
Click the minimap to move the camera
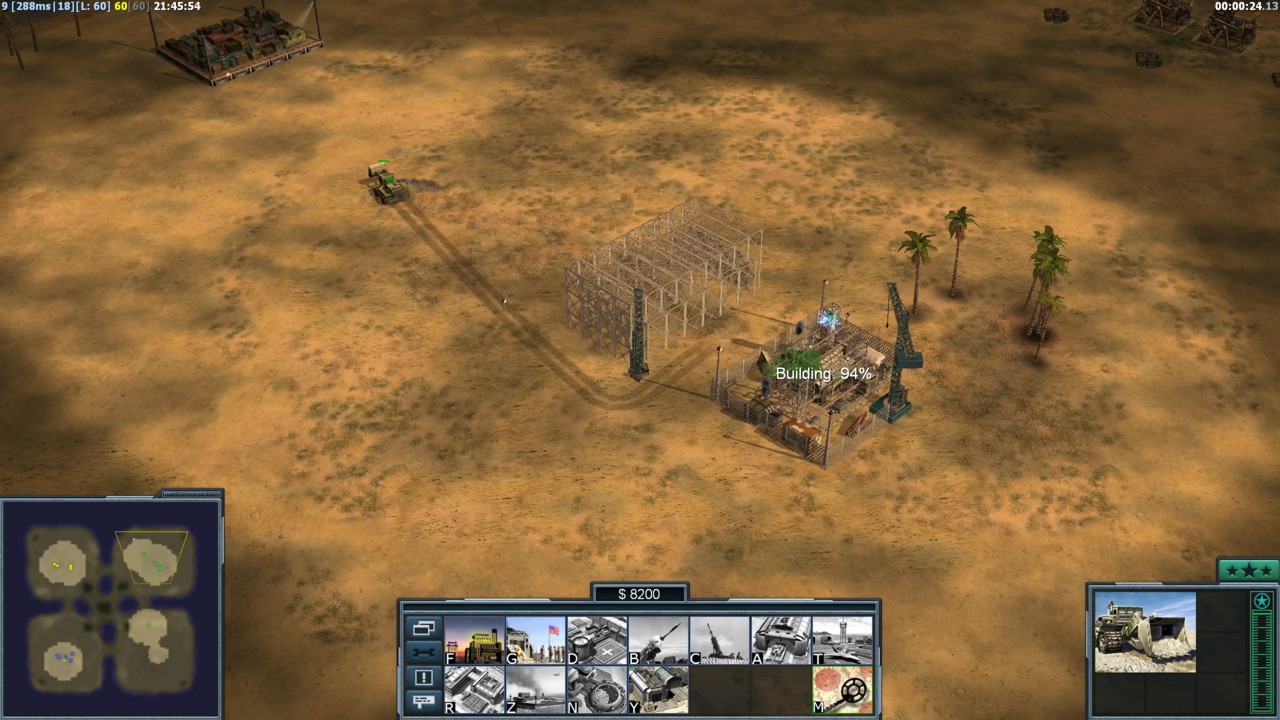tap(110, 608)
